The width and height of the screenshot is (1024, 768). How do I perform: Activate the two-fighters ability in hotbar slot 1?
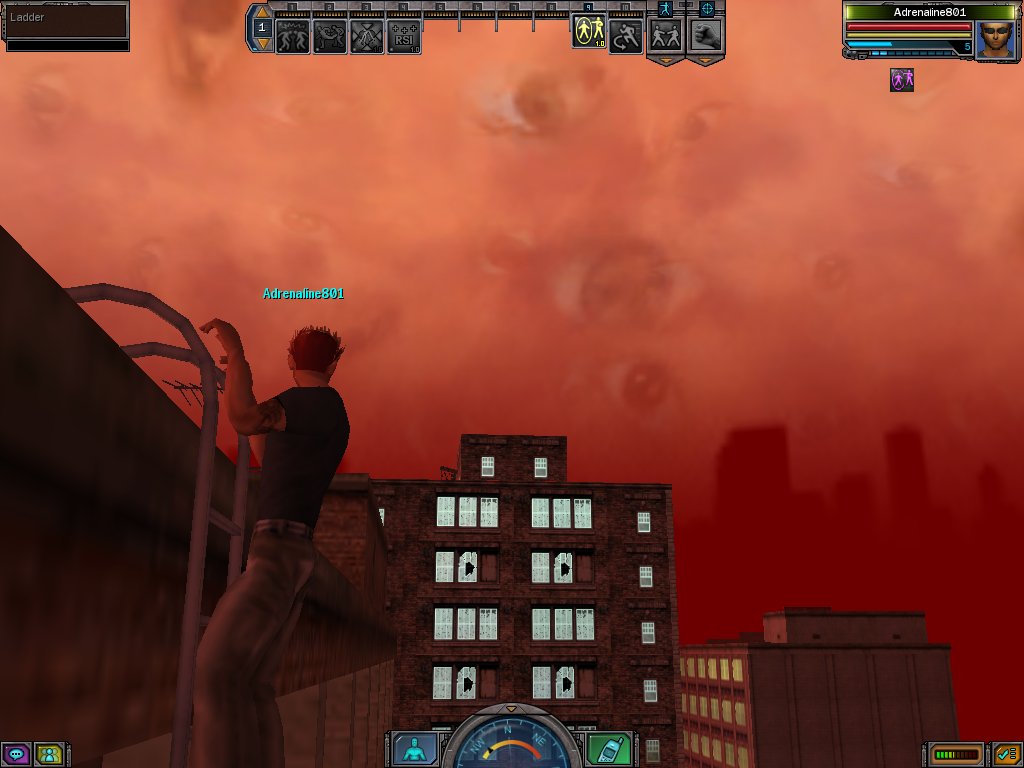293,37
